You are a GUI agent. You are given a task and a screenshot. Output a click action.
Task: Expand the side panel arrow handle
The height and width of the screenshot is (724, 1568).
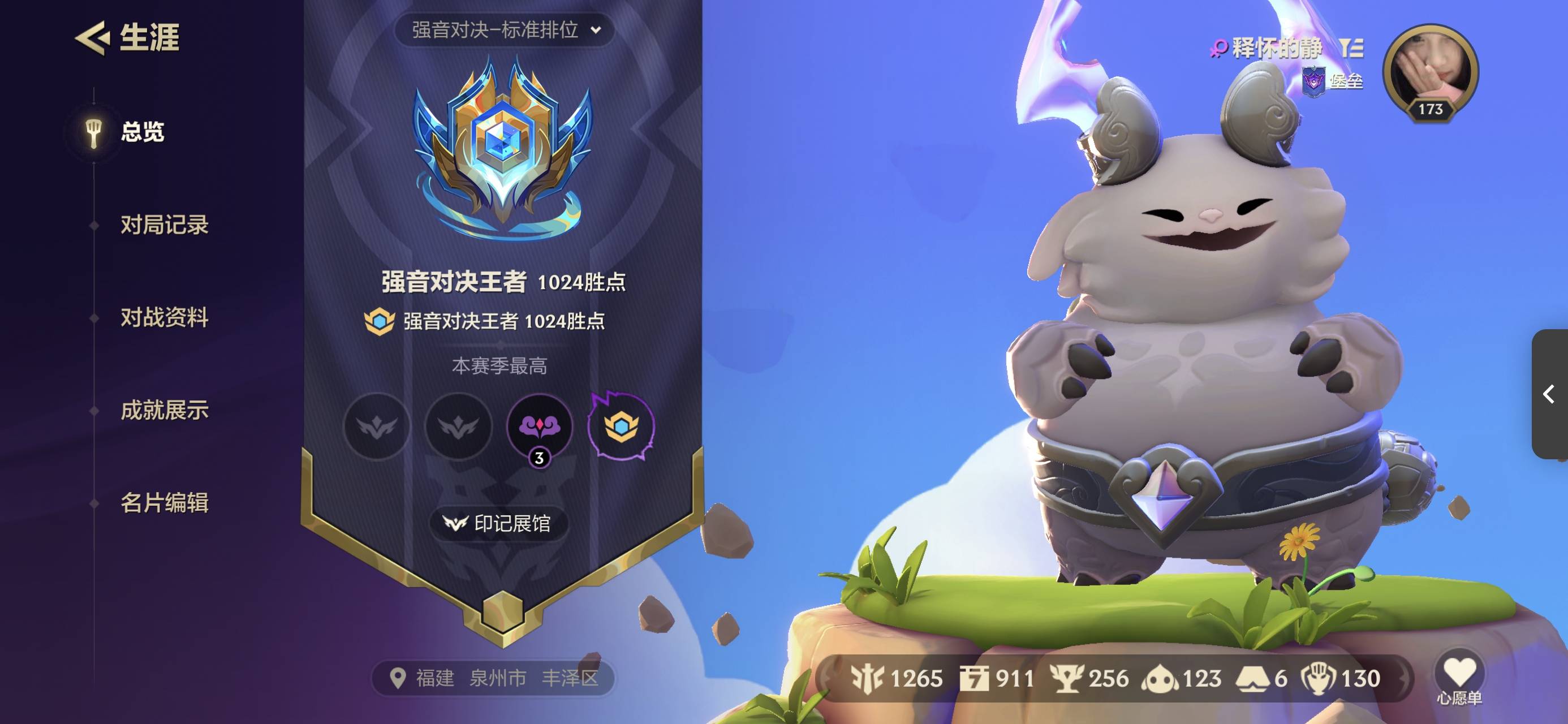pyautogui.click(x=1549, y=394)
